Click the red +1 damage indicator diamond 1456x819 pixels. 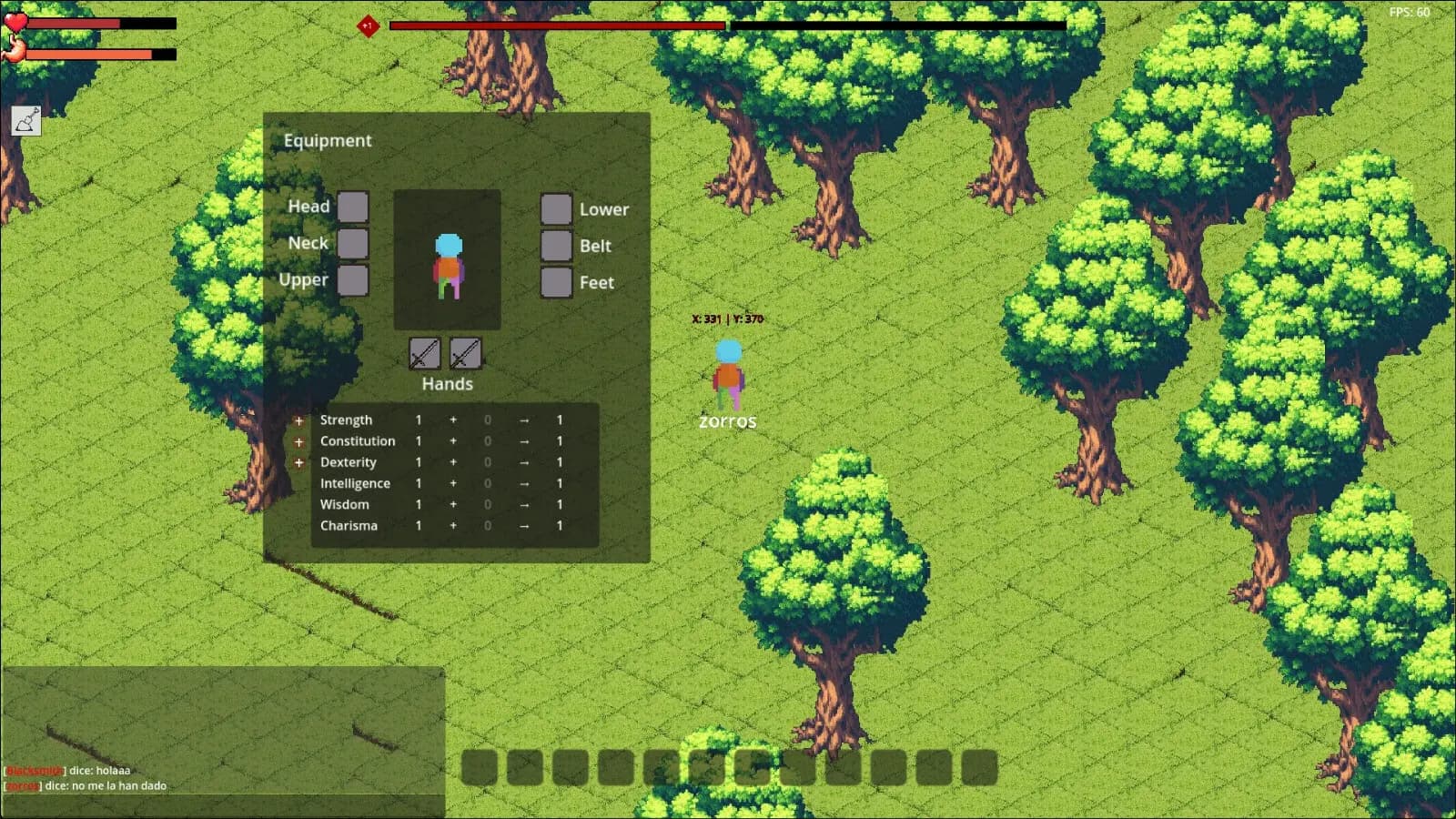pyautogui.click(x=367, y=26)
